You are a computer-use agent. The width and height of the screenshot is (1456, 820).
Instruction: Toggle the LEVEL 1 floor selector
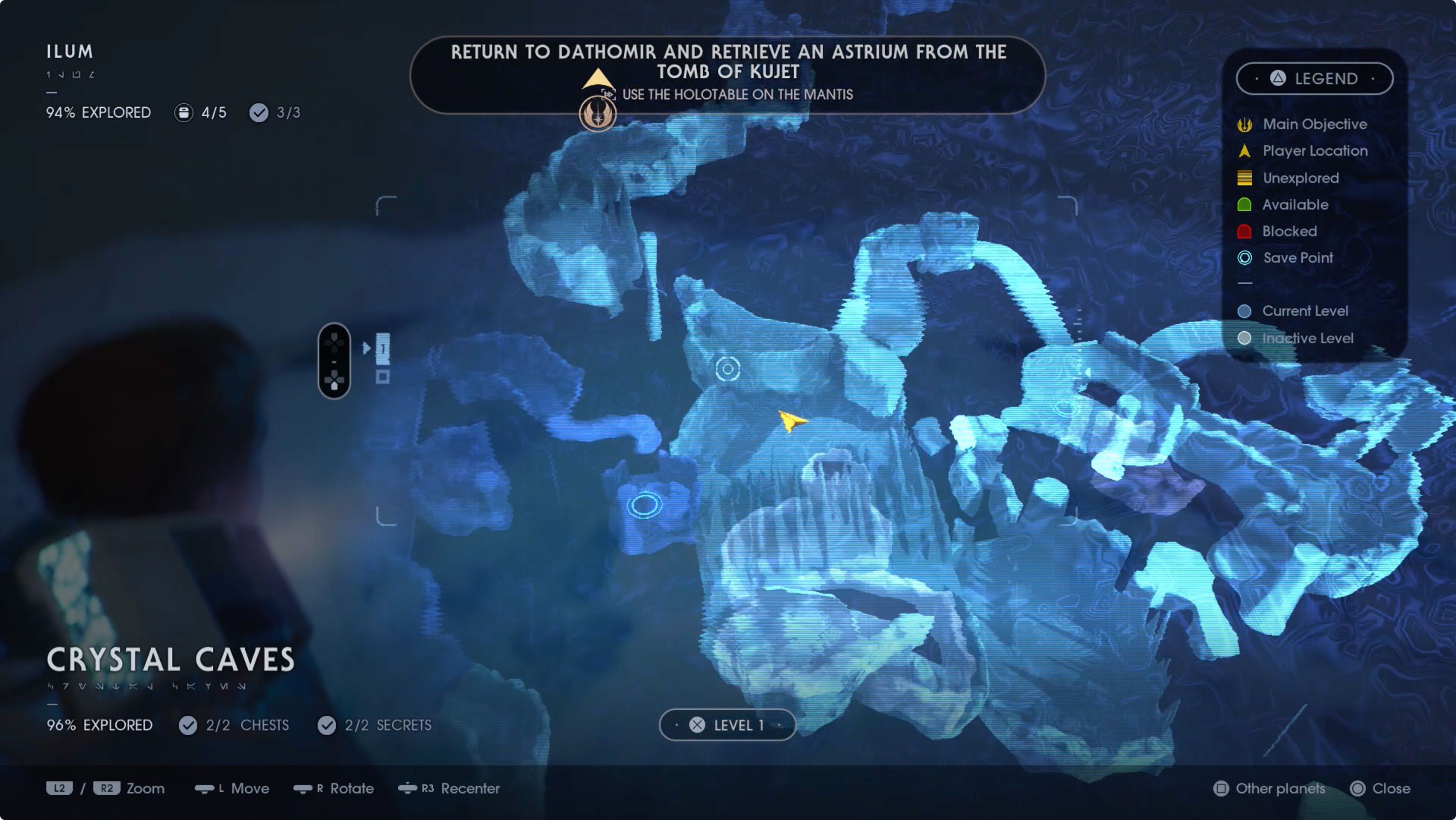(x=727, y=725)
